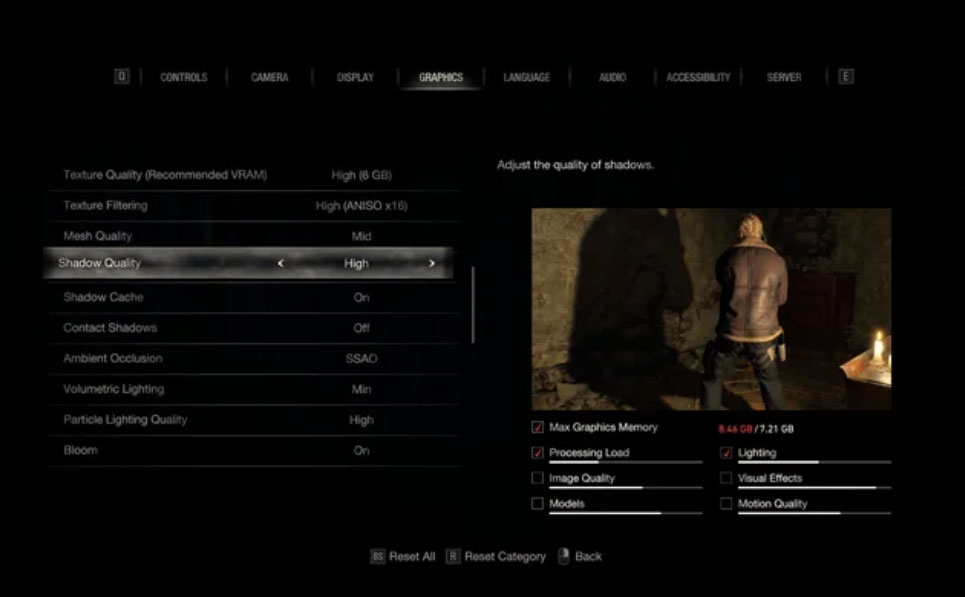Switch to the Controls tab
This screenshot has width=965, height=597.
(x=183, y=77)
